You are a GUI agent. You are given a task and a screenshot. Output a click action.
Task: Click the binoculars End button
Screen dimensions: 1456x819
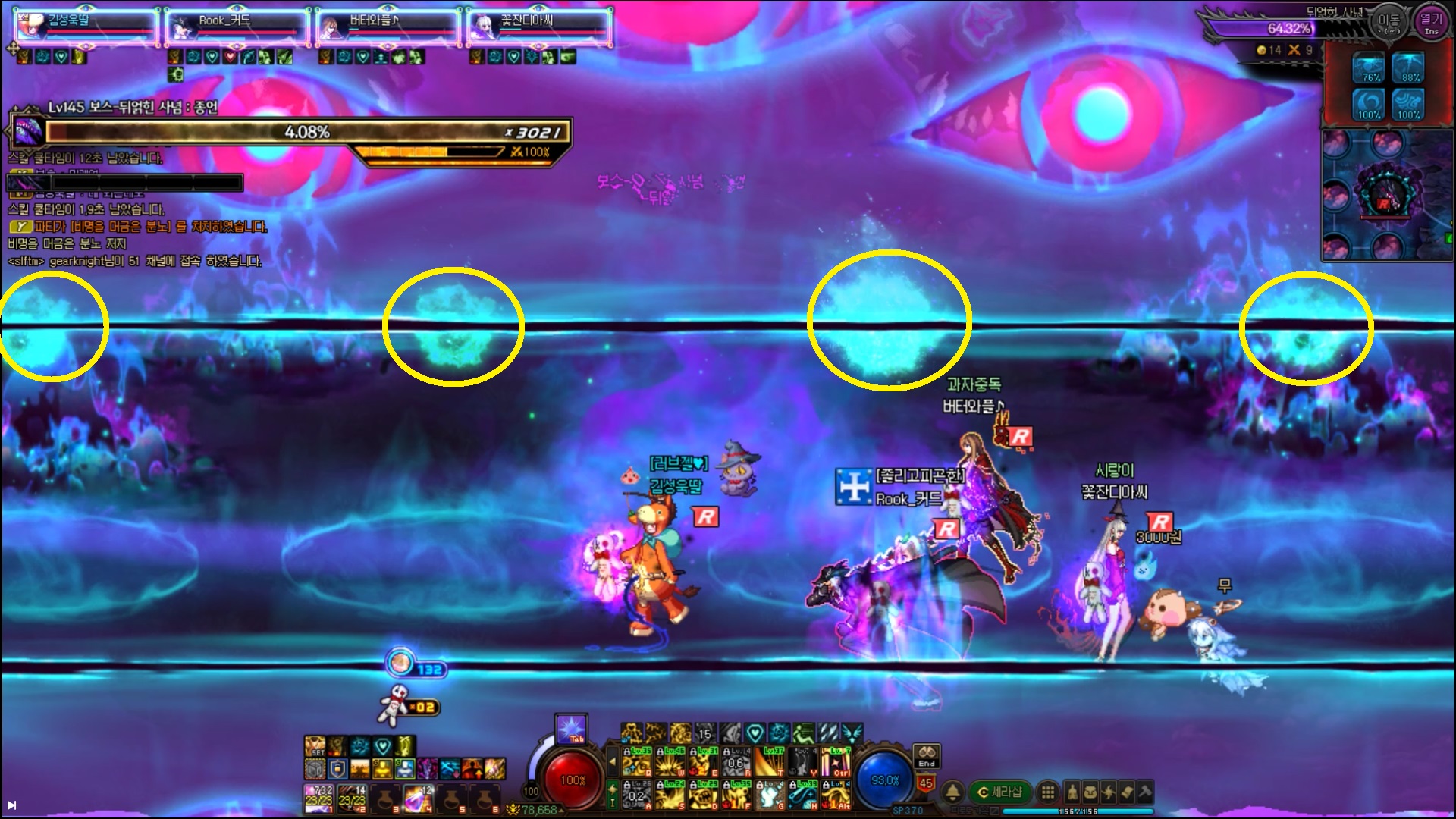click(927, 755)
